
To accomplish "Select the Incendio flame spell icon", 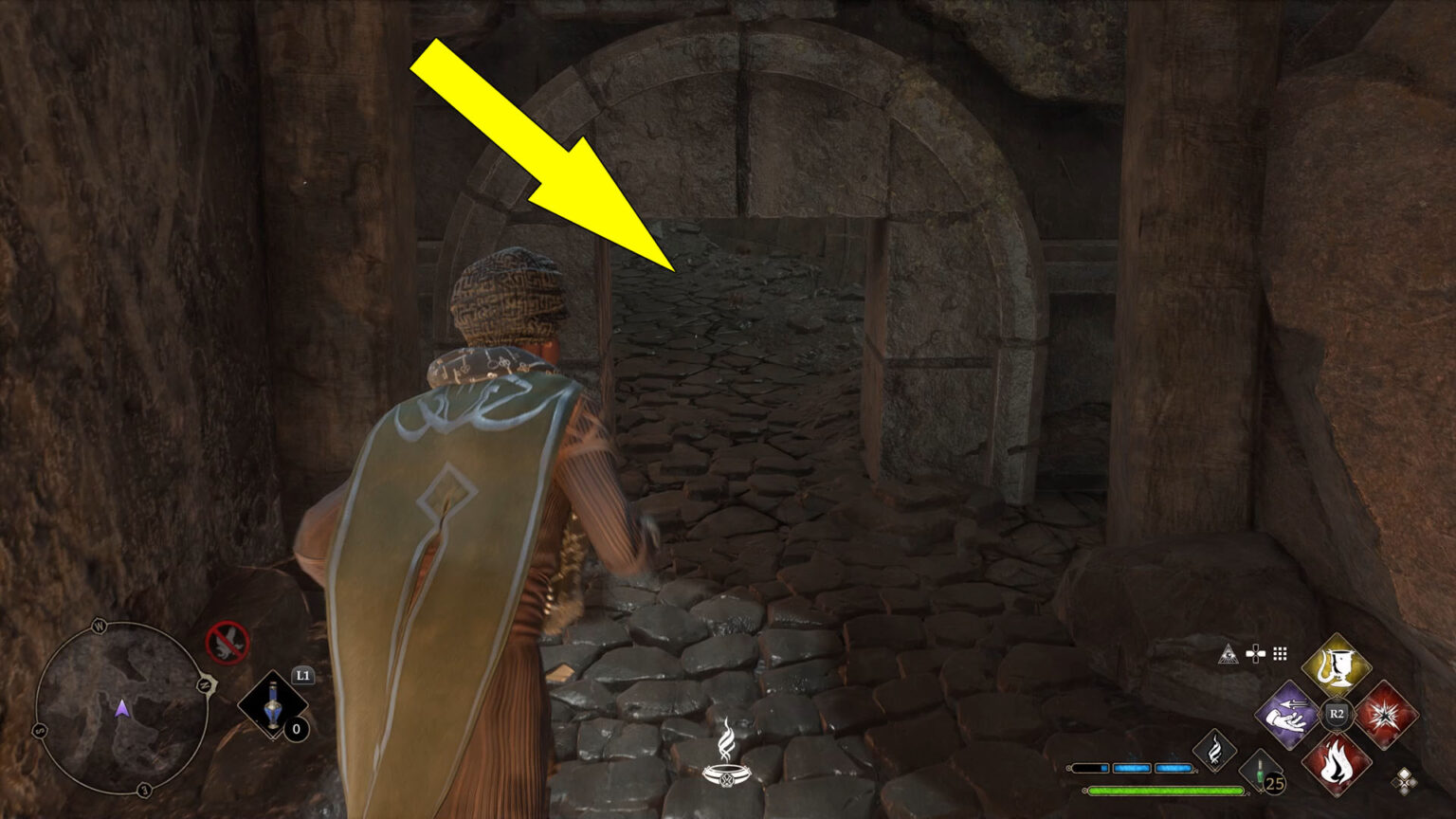I will pos(1337,766).
